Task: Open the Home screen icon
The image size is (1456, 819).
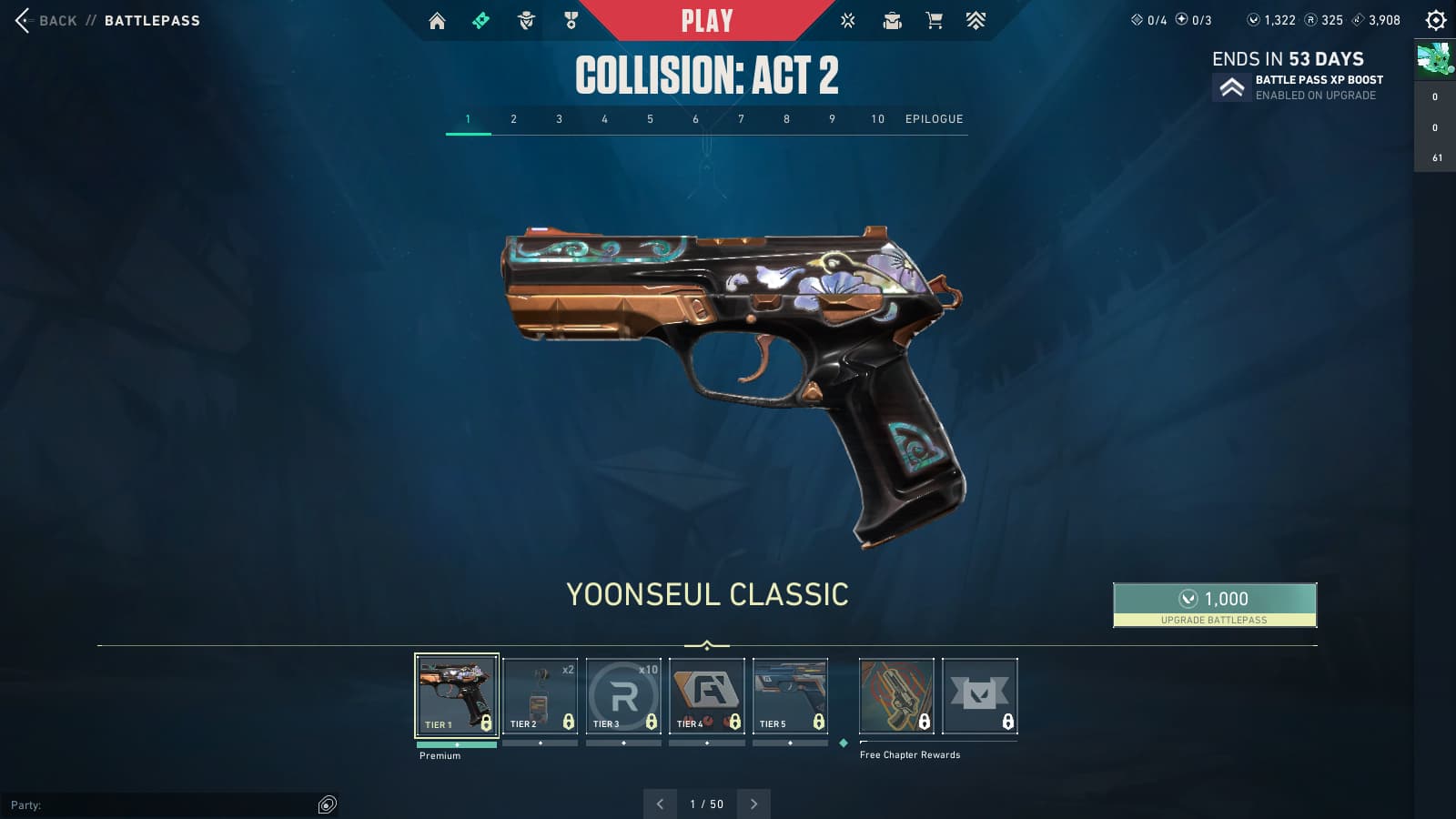Action: pos(437,20)
